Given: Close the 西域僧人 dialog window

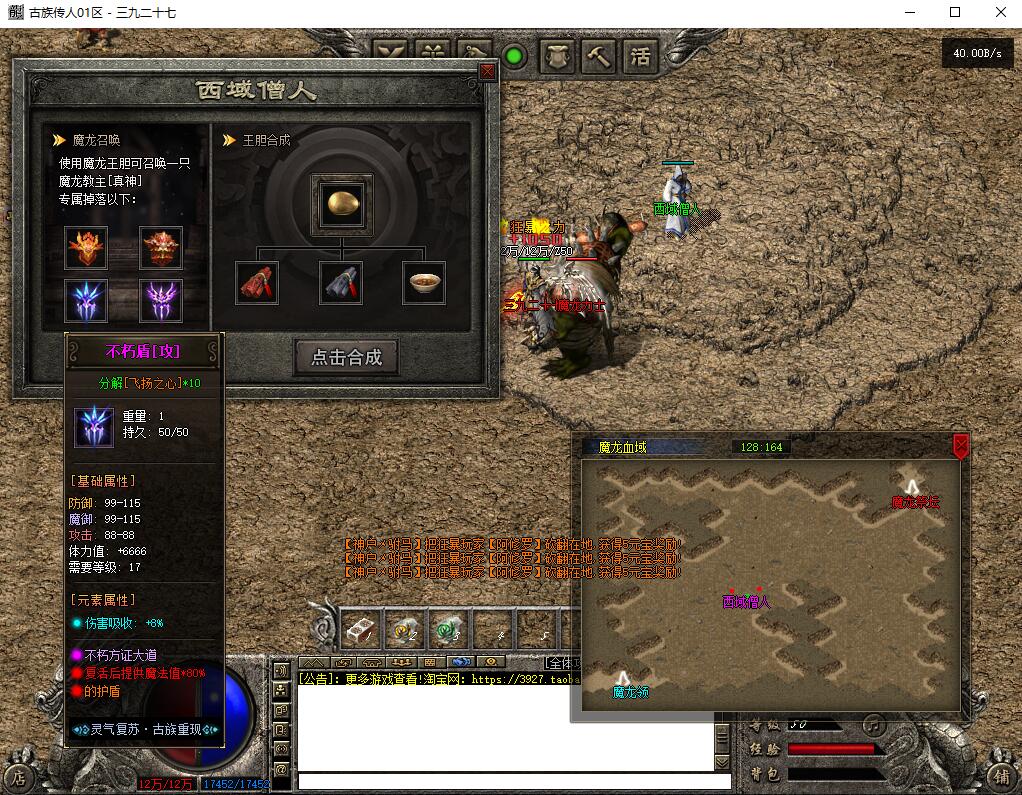Looking at the screenshot, I should pos(487,71).
